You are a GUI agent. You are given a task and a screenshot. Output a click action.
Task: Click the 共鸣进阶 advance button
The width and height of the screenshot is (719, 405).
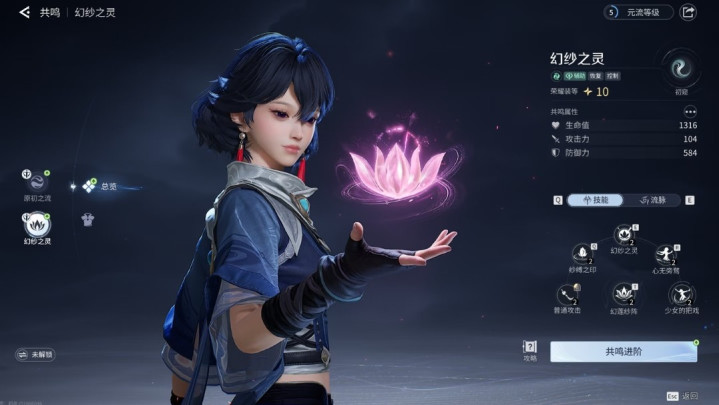pyautogui.click(x=623, y=351)
